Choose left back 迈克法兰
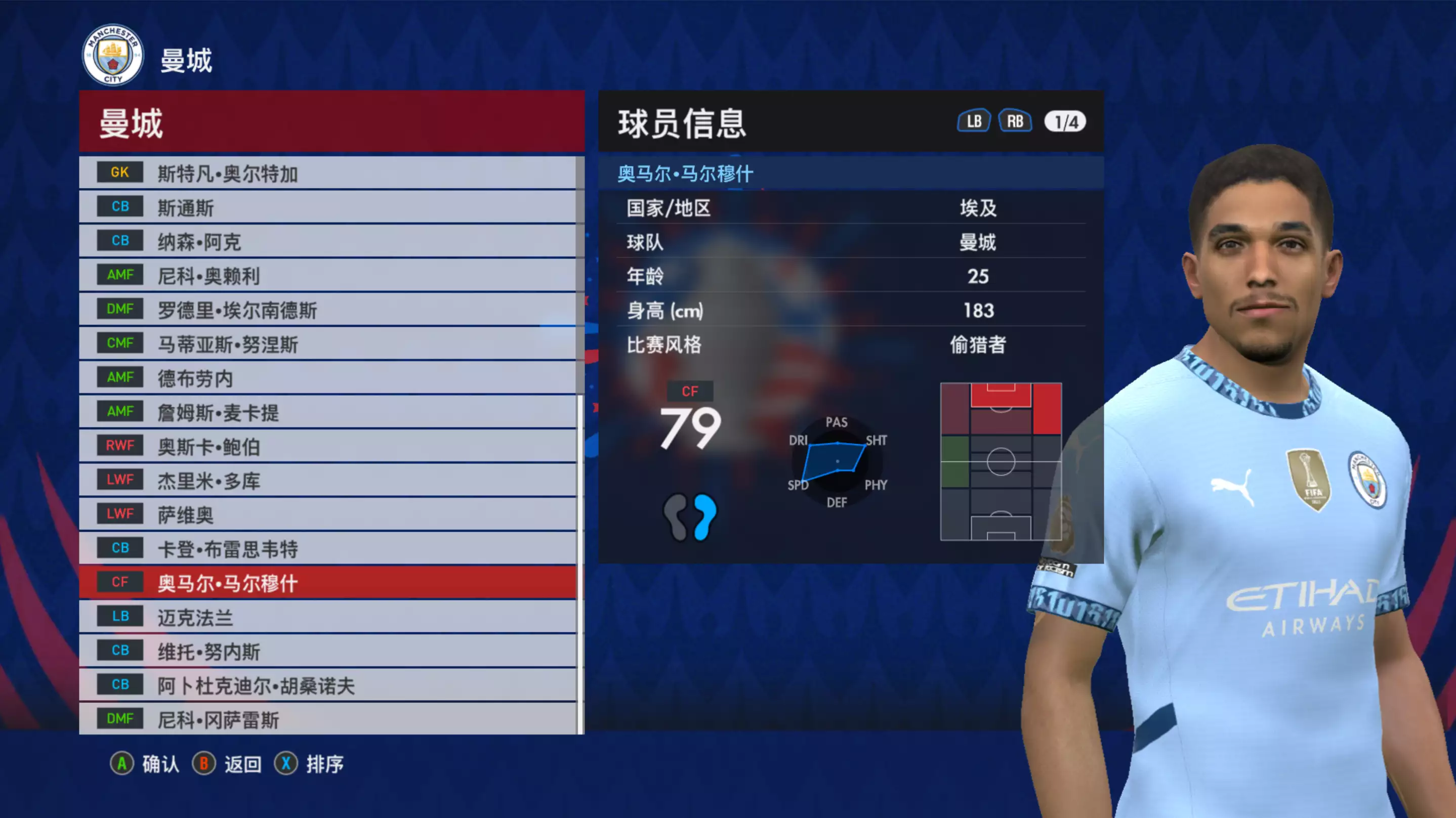The width and height of the screenshot is (1456, 818). coord(328,617)
